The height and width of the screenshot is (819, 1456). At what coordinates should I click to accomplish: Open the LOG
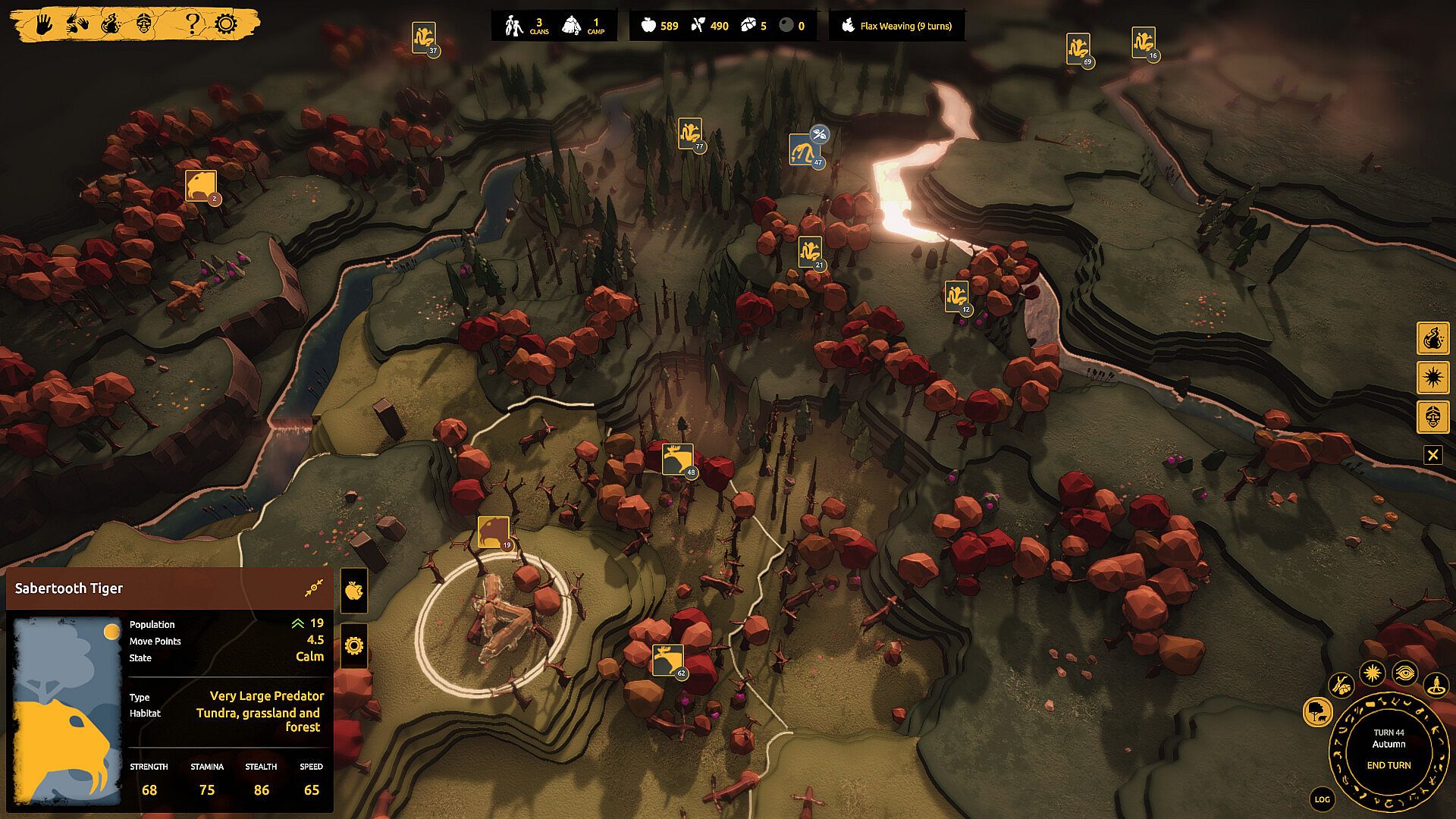1322,799
